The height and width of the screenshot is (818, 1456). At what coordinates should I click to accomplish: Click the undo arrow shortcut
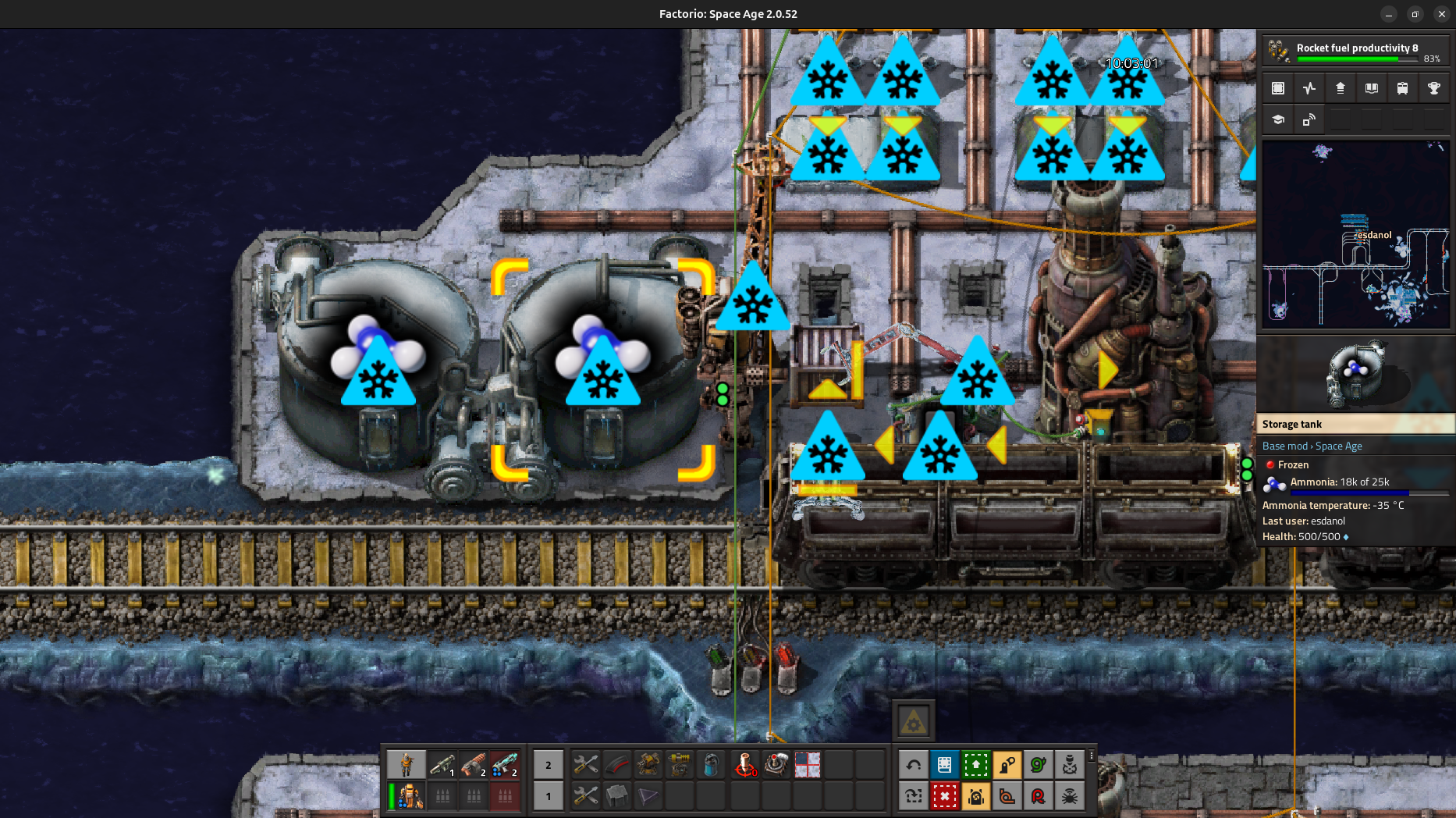914,765
